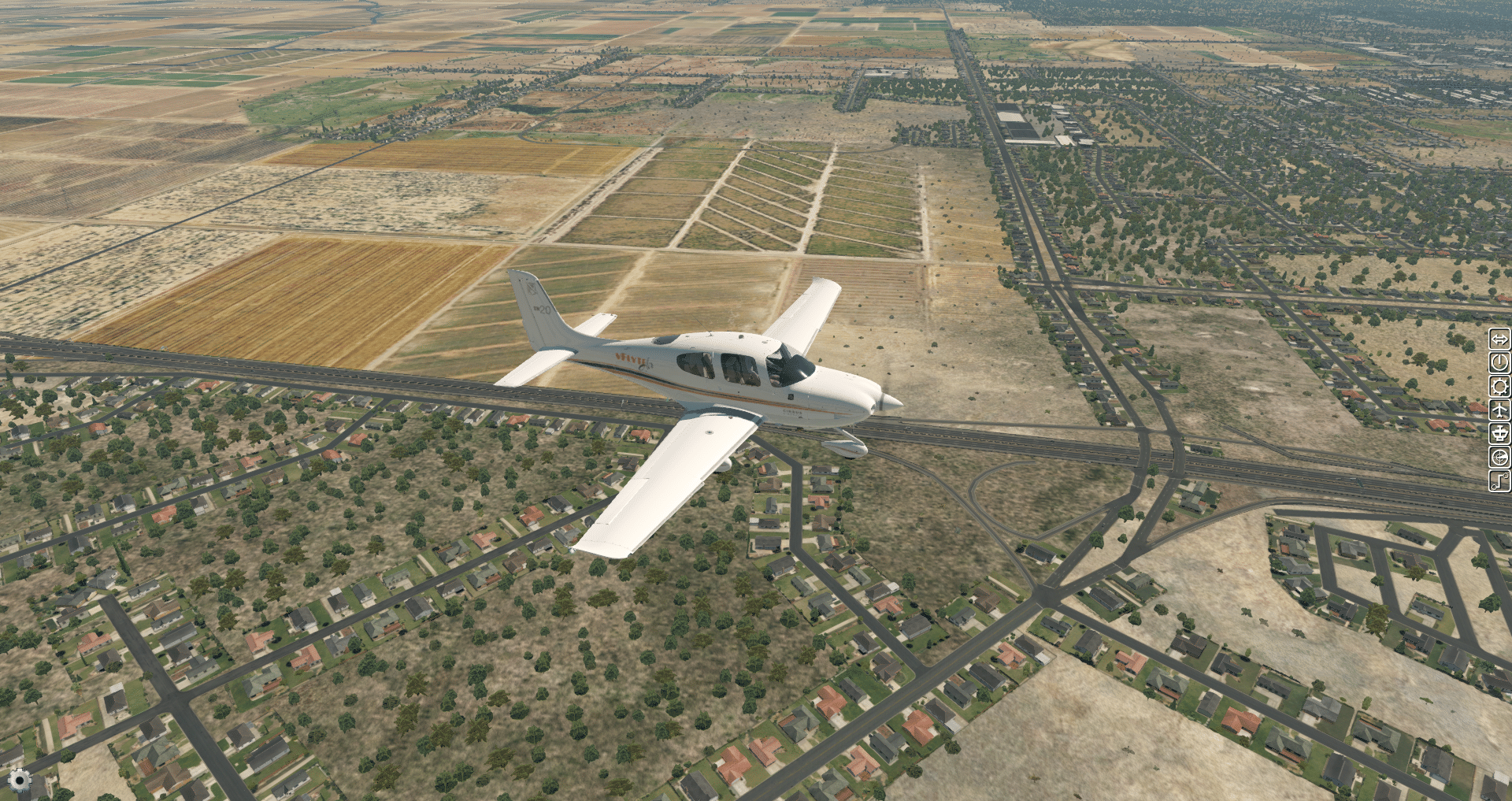Open the radar scope toolbar icon
Screen dimensions: 1512x801
(x=1499, y=457)
